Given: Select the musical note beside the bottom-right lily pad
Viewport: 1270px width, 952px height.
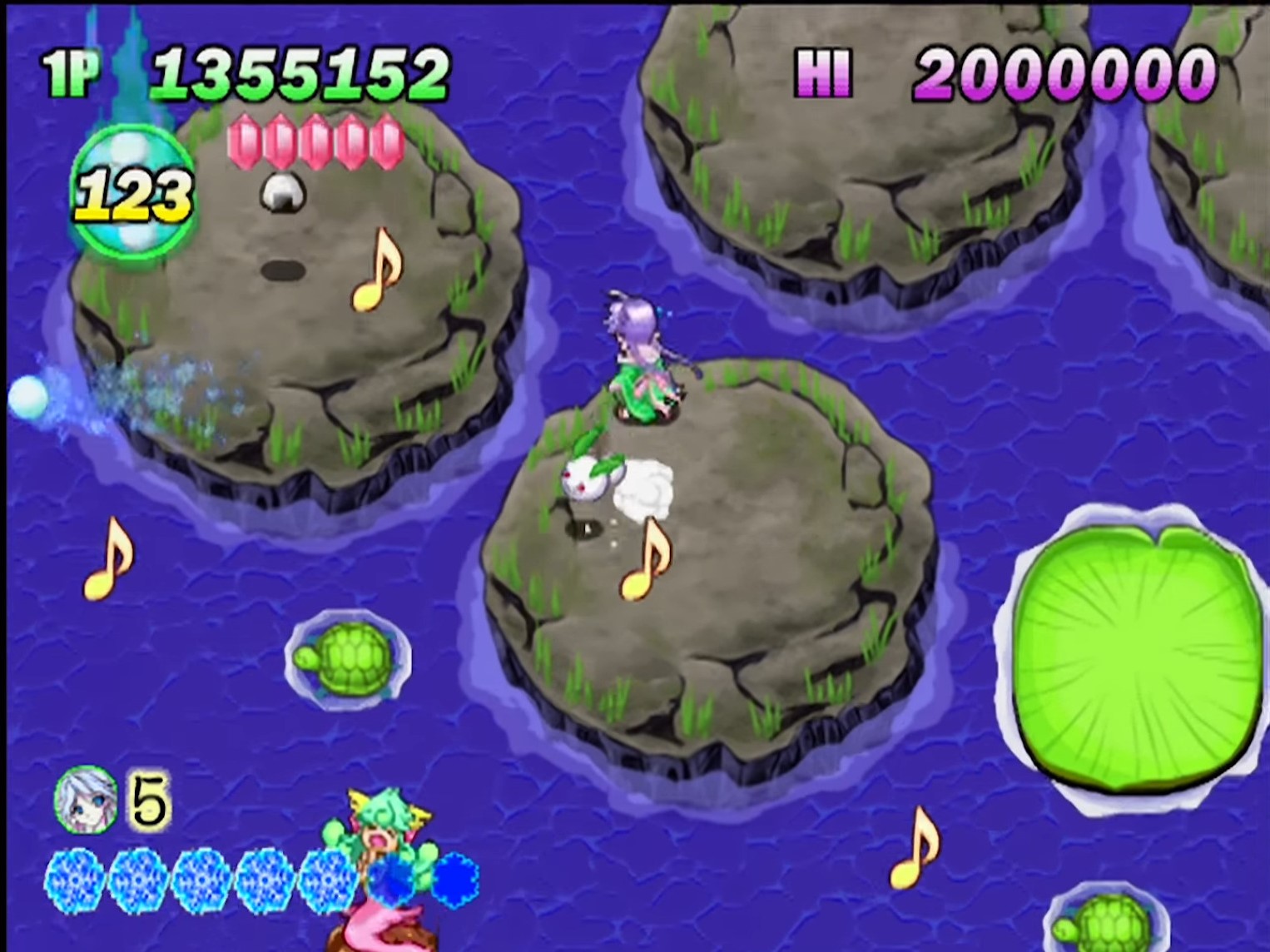Looking at the screenshot, I should click(x=915, y=849).
